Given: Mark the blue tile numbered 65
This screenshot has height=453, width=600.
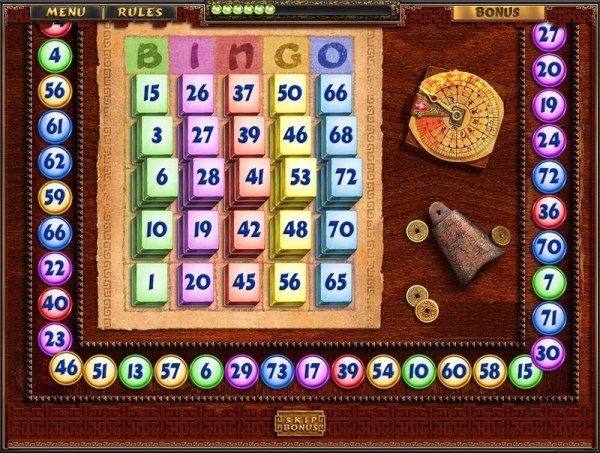Looking at the screenshot, I should 336,283.
